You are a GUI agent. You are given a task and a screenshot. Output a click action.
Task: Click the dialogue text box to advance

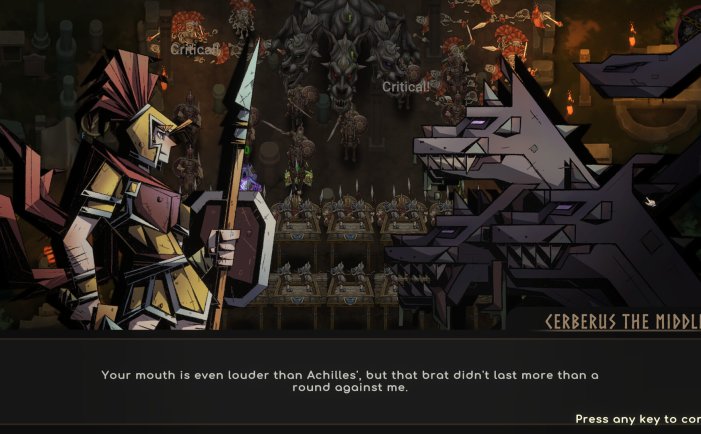(350, 382)
